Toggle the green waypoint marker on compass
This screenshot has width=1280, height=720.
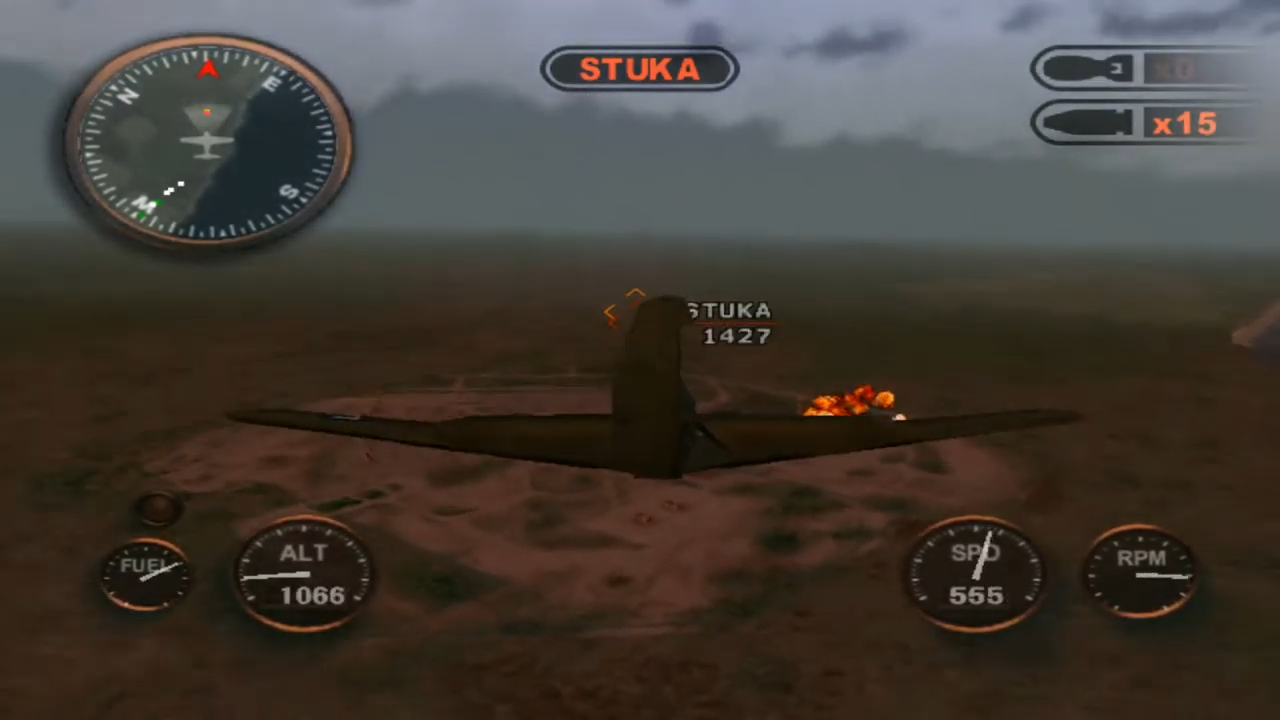click(158, 203)
